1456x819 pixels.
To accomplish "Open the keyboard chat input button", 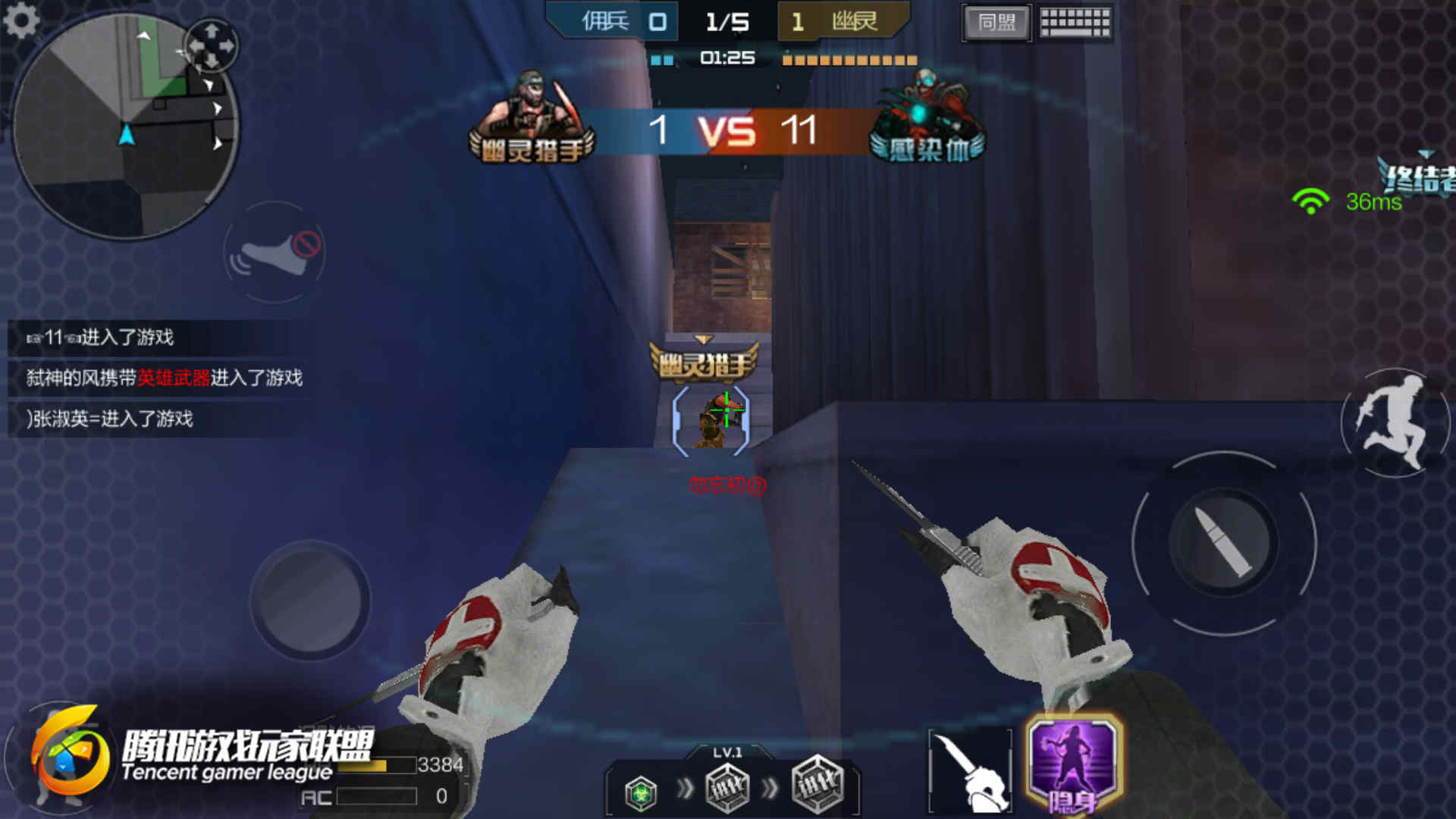I will (x=1075, y=23).
